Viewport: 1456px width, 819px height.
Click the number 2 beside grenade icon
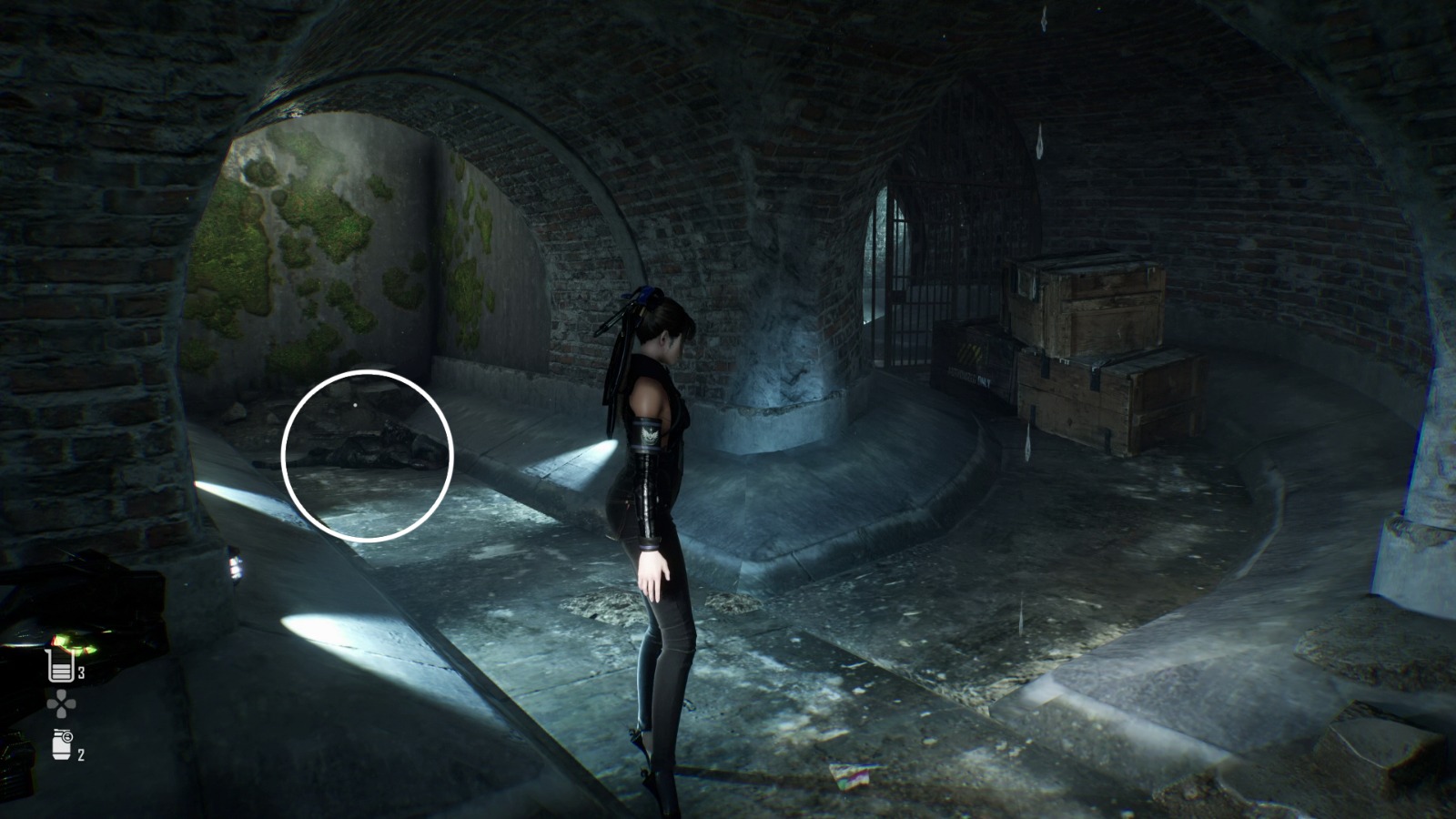80,753
